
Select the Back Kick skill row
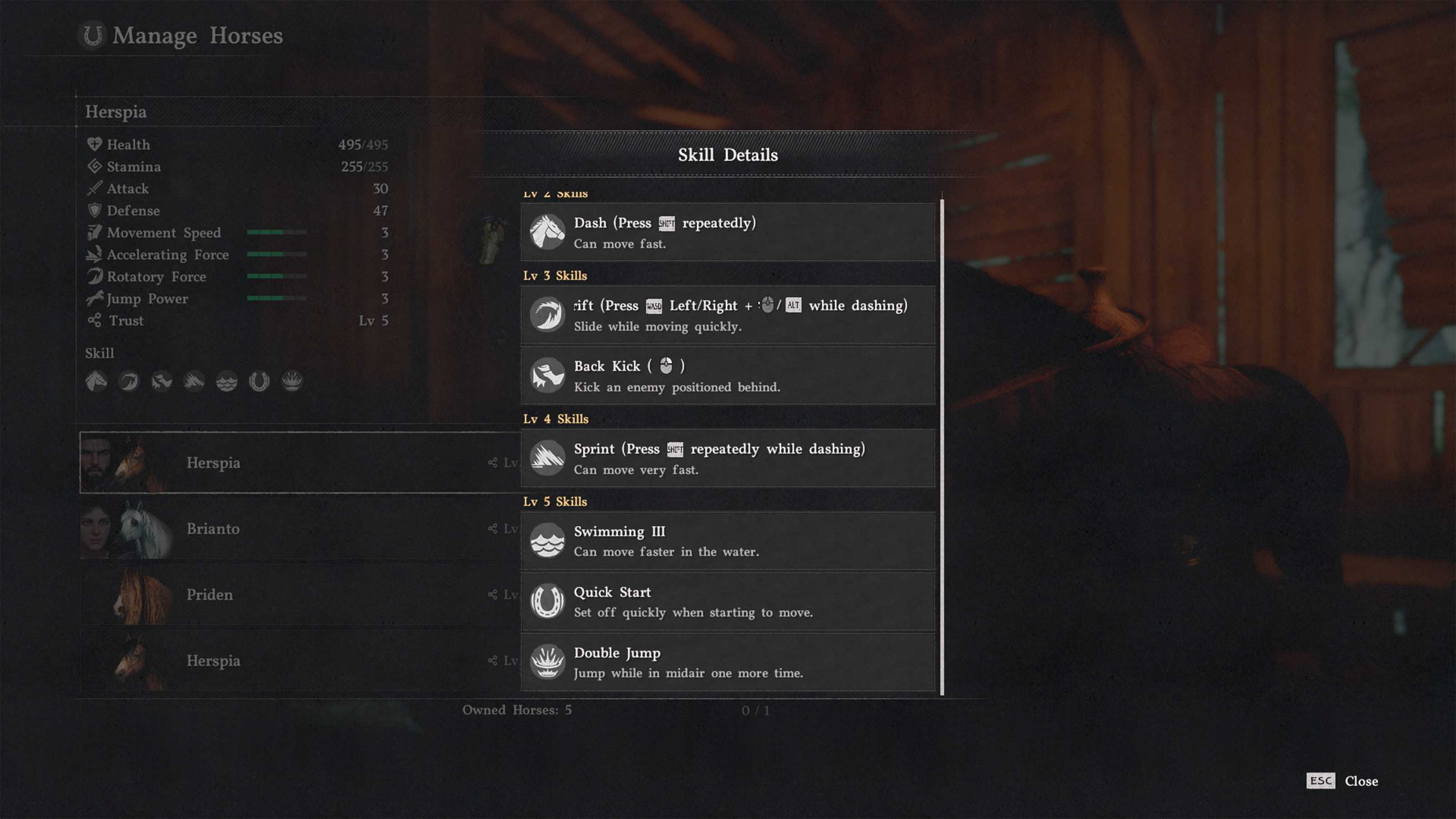point(728,376)
